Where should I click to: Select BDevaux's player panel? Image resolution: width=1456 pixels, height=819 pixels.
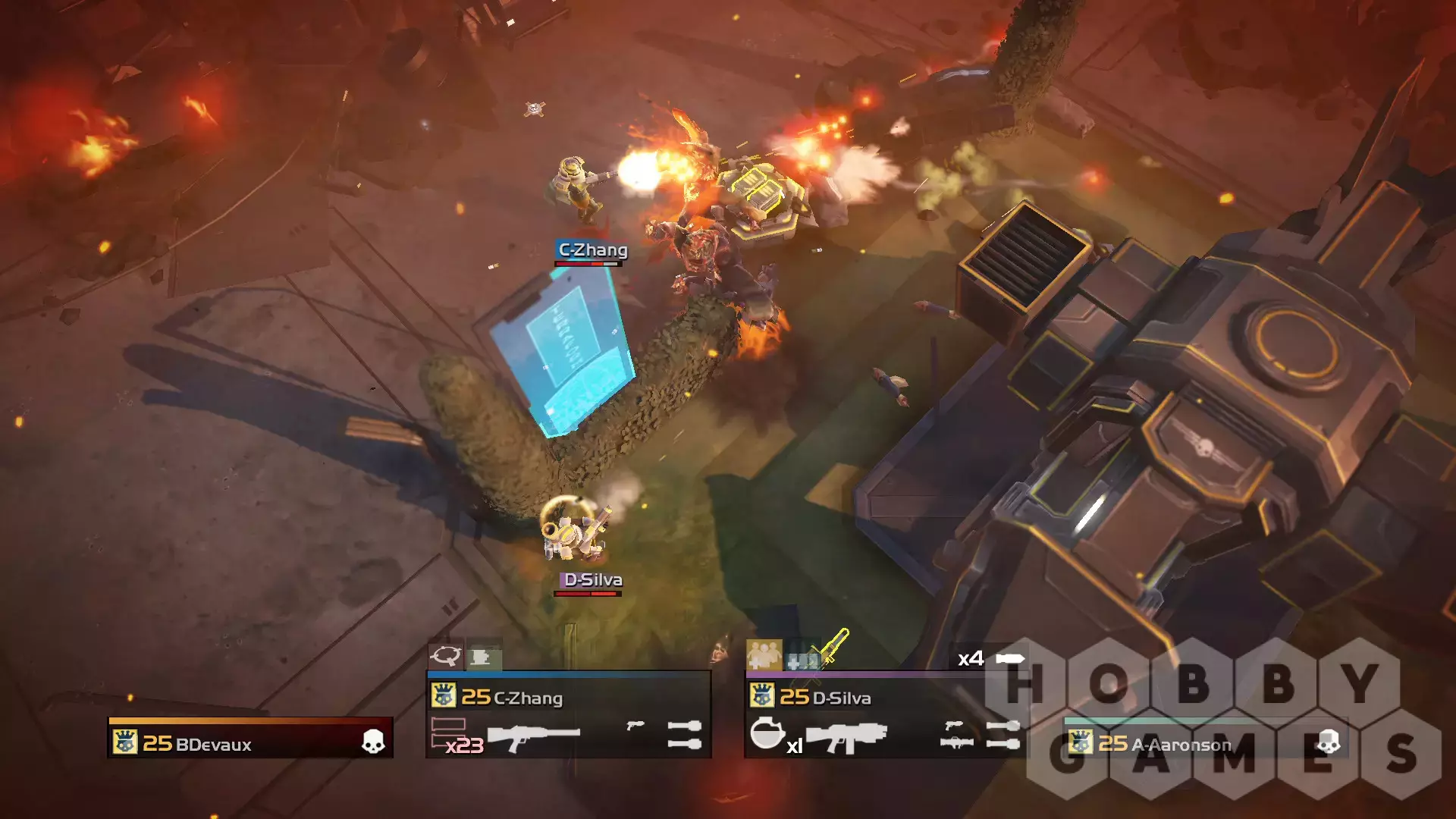click(x=250, y=739)
